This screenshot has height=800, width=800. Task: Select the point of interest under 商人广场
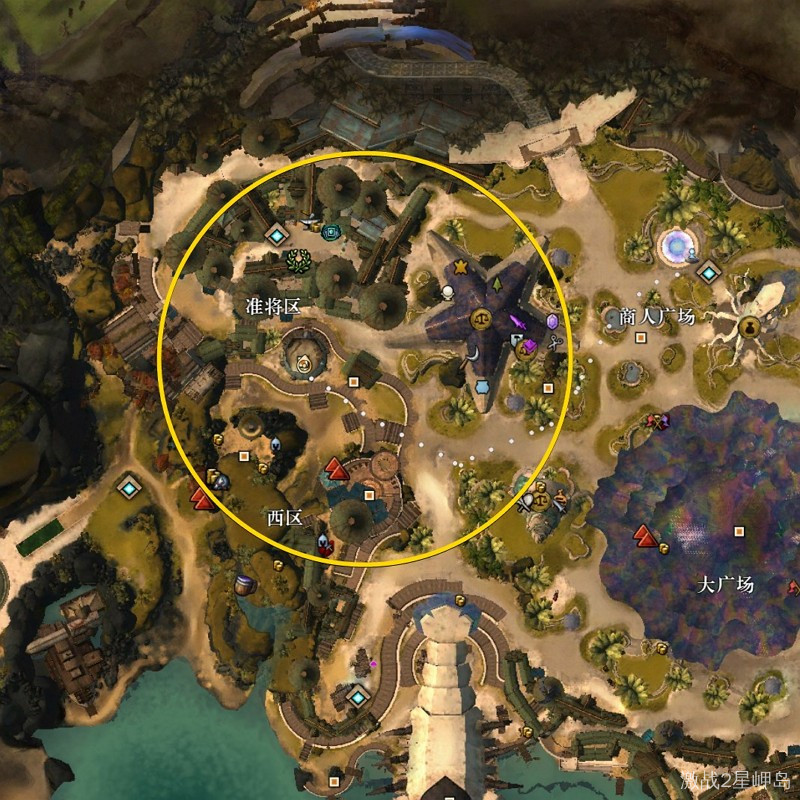click(x=641, y=337)
